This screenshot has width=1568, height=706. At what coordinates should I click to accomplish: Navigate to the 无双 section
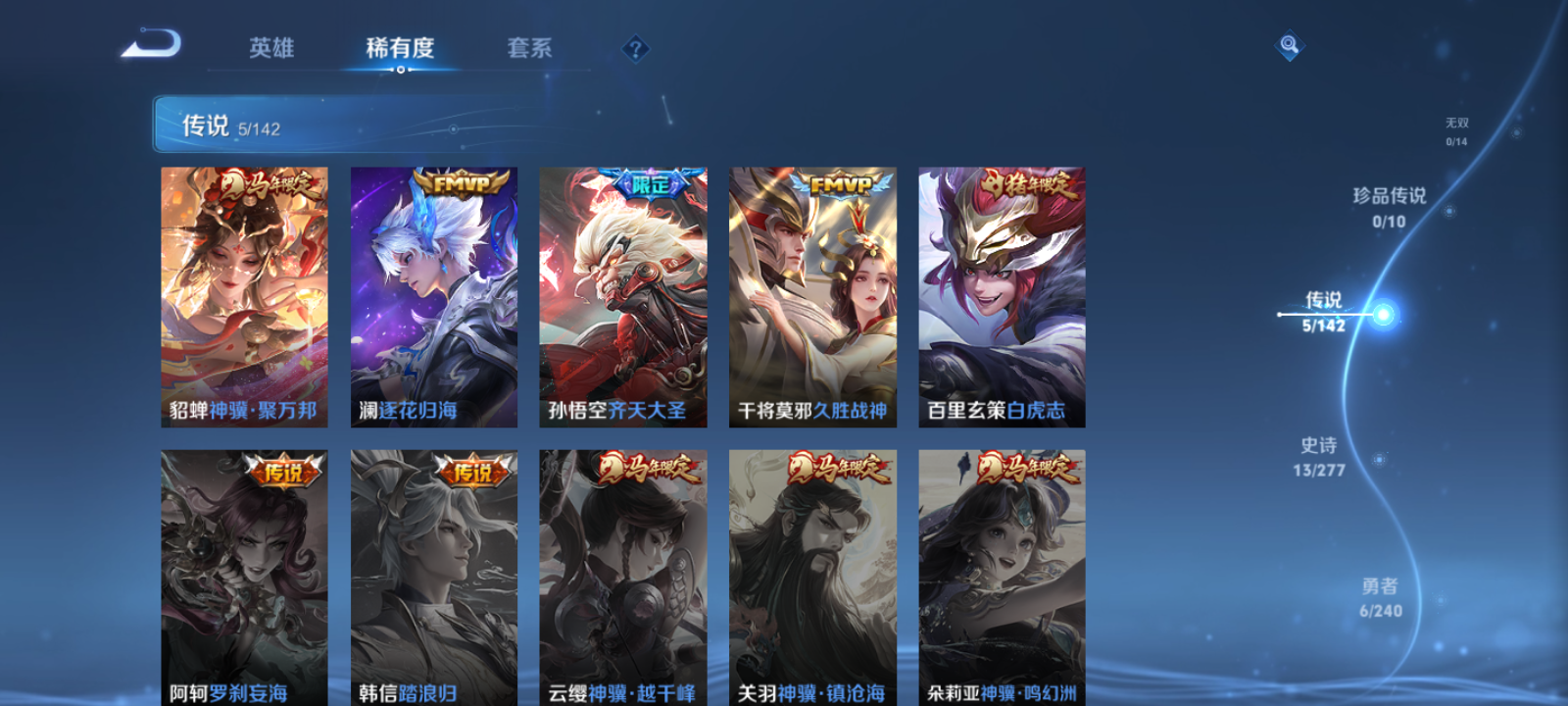(1455, 128)
